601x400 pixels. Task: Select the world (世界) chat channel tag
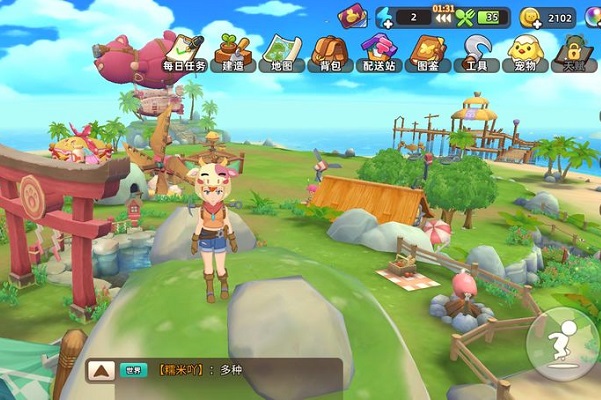(x=131, y=370)
